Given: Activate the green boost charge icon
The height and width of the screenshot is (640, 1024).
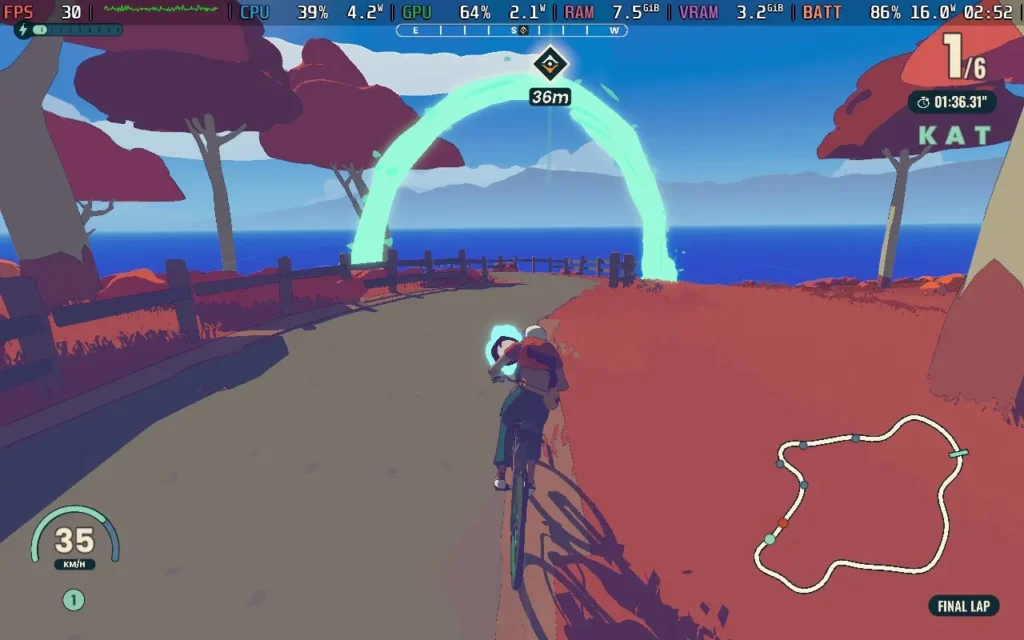Looking at the screenshot, I should [x=74, y=600].
